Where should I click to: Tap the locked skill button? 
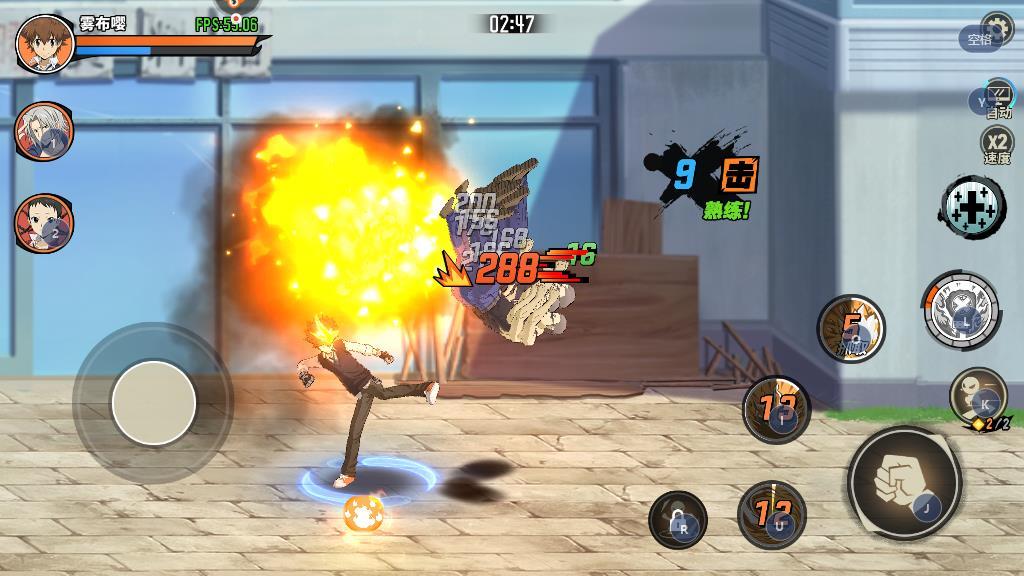[678, 520]
